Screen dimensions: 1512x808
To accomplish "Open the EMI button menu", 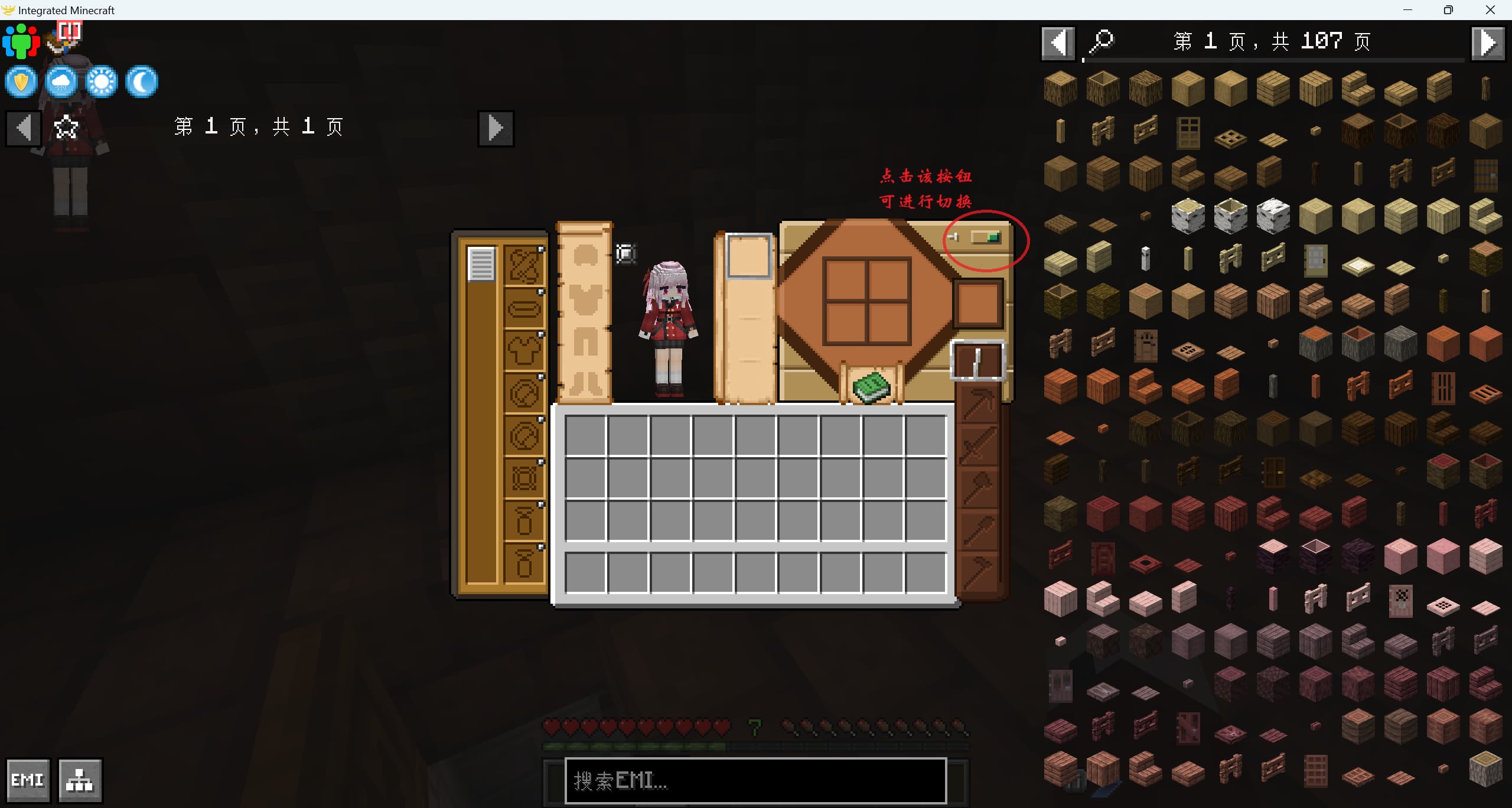I will (28, 780).
